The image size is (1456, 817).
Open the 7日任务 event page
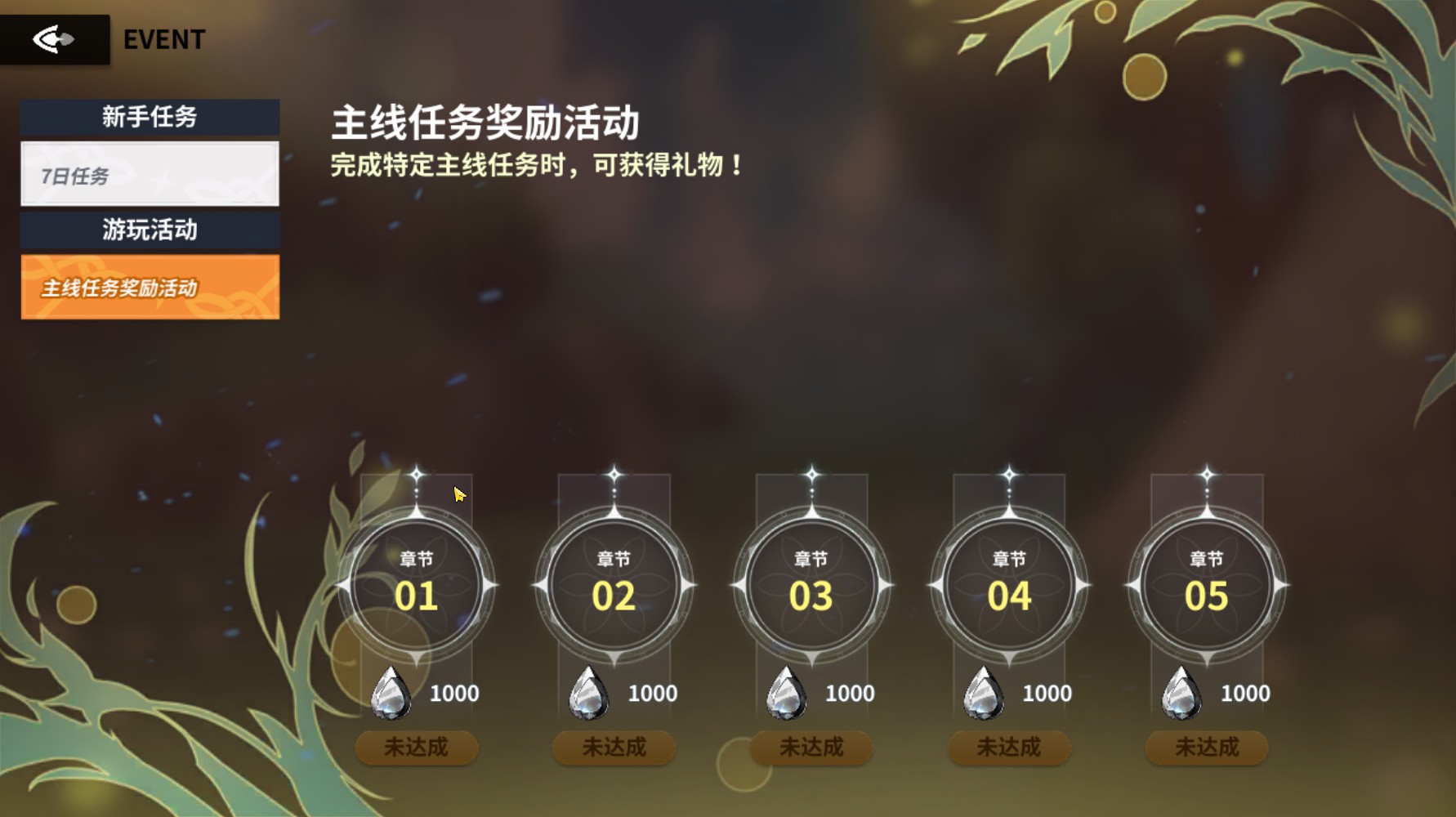coord(150,174)
